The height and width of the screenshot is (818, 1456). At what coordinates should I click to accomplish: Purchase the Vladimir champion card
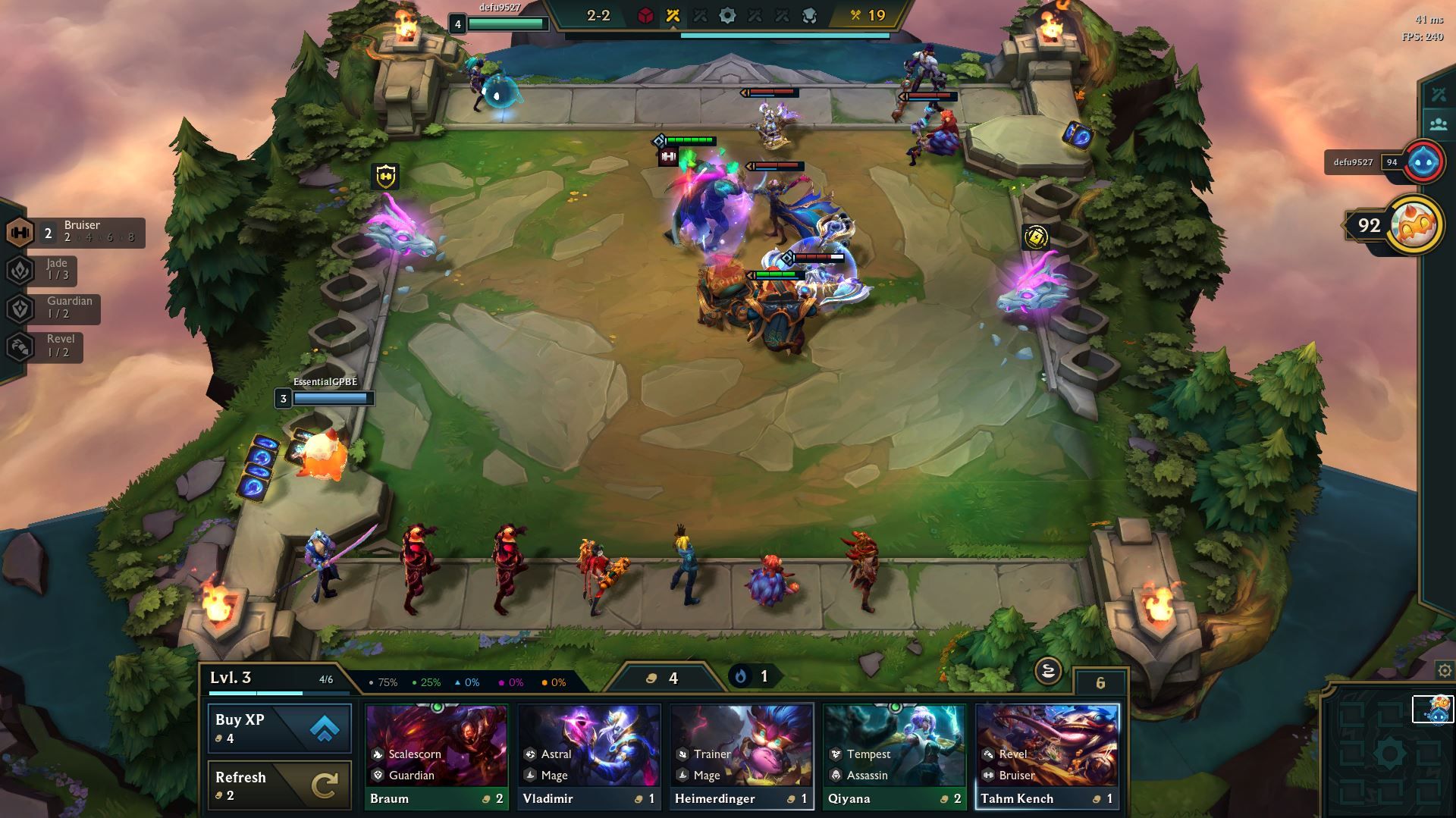[x=588, y=756]
